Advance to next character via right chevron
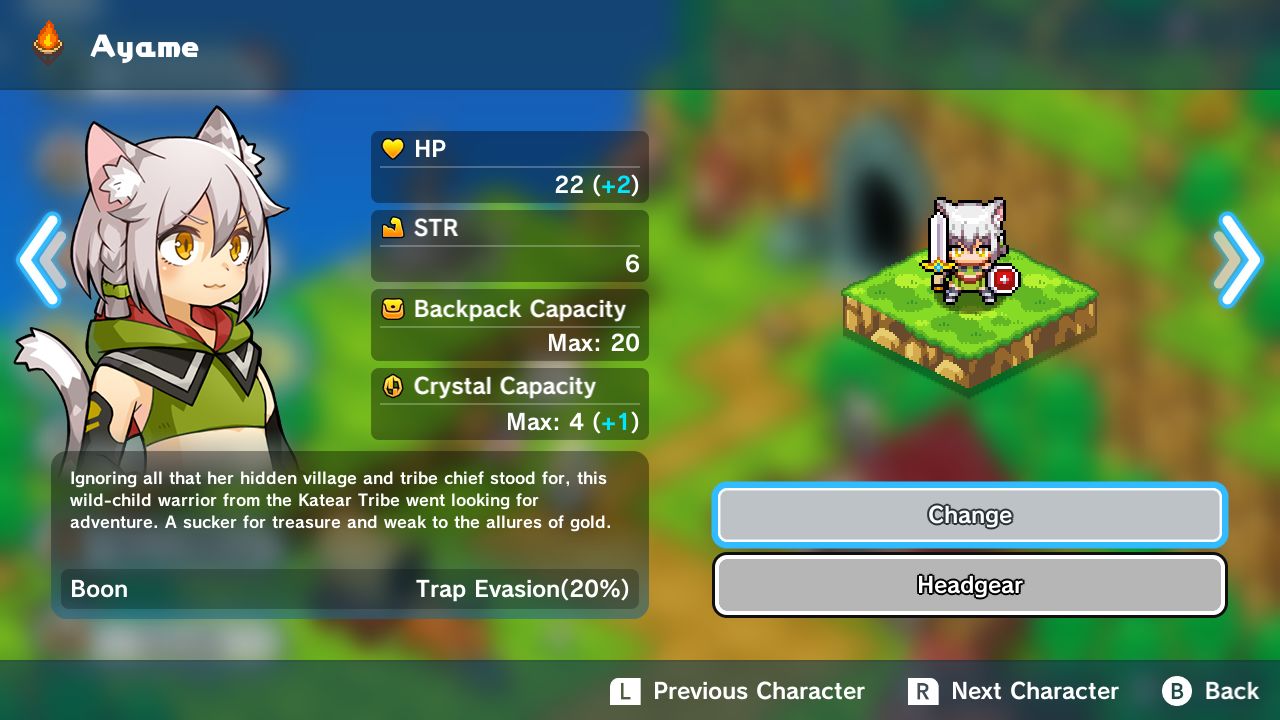The width and height of the screenshot is (1280, 720). click(x=1238, y=259)
